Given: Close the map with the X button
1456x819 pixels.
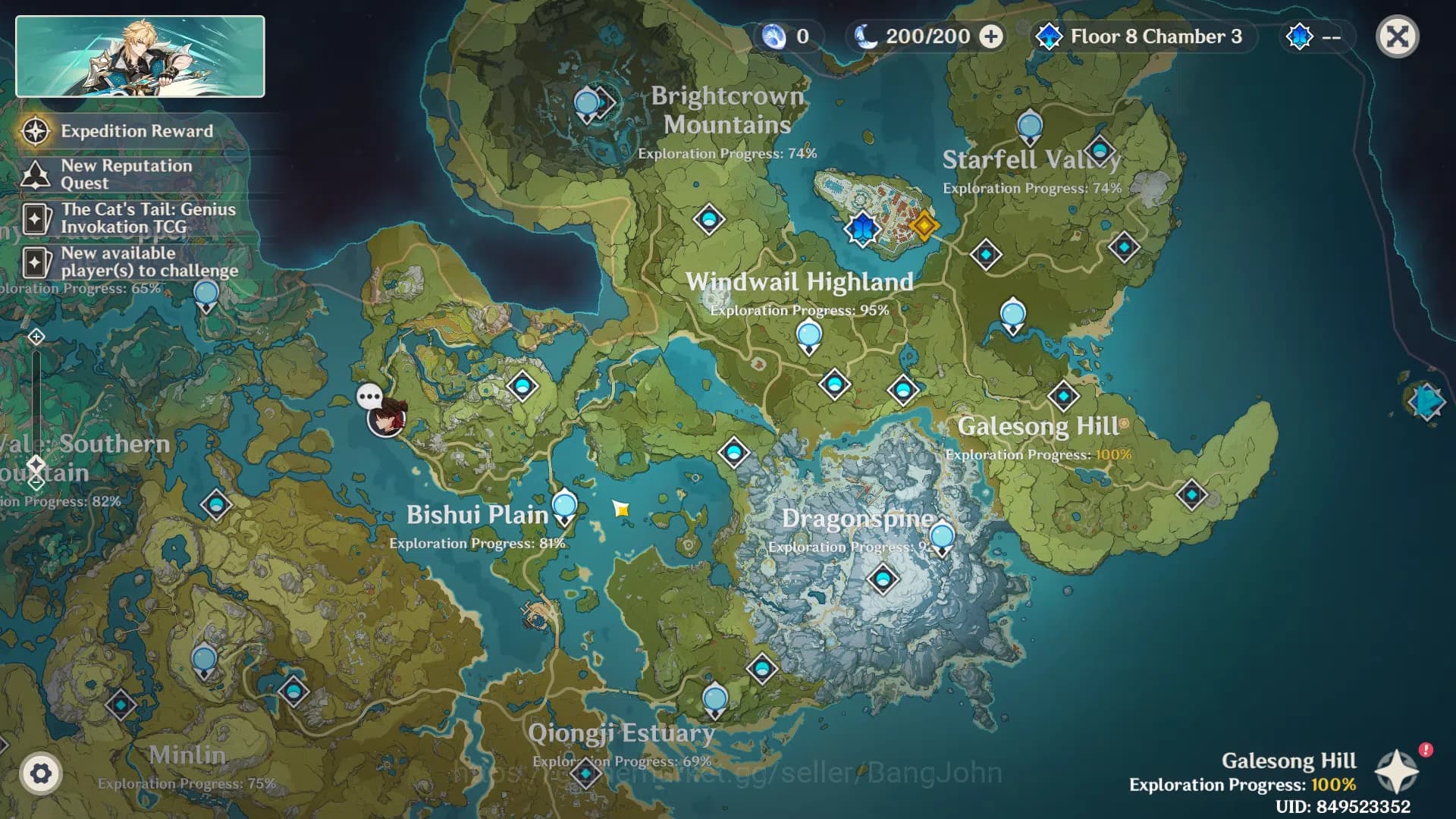Looking at the screenshot, I should tap(1397, 36).
